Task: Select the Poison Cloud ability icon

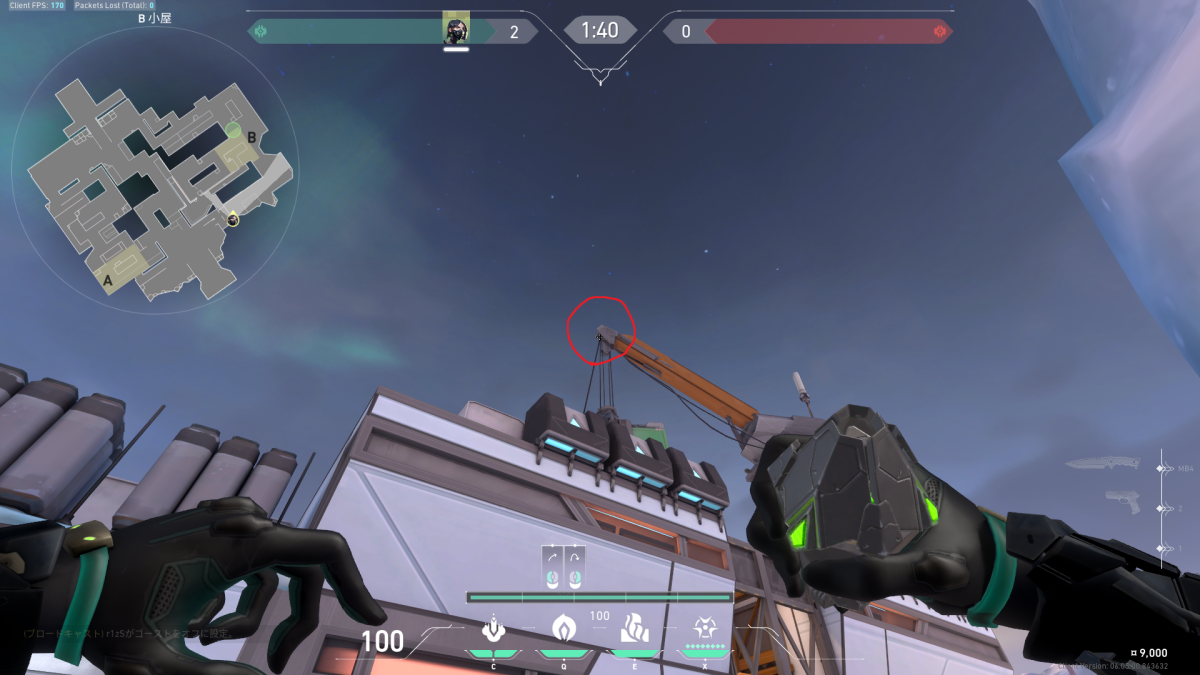Action: (x=563, y=629)
